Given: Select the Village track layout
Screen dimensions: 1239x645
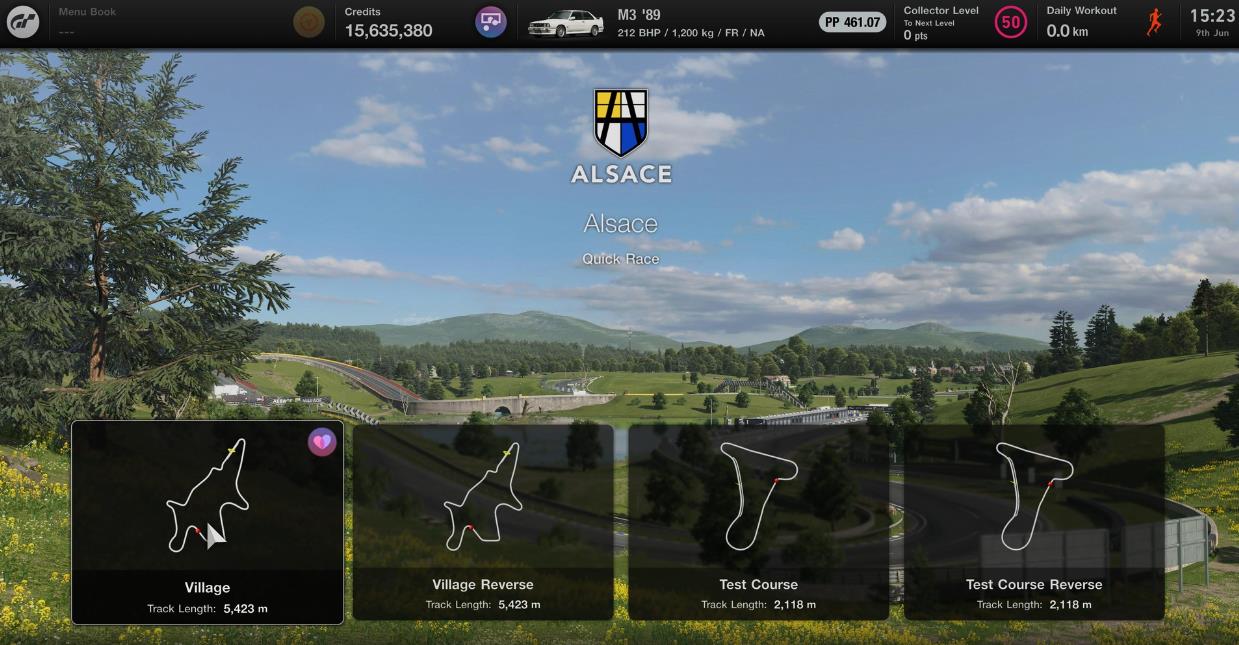Looking at the screenshot, I should tap(207, 522).
